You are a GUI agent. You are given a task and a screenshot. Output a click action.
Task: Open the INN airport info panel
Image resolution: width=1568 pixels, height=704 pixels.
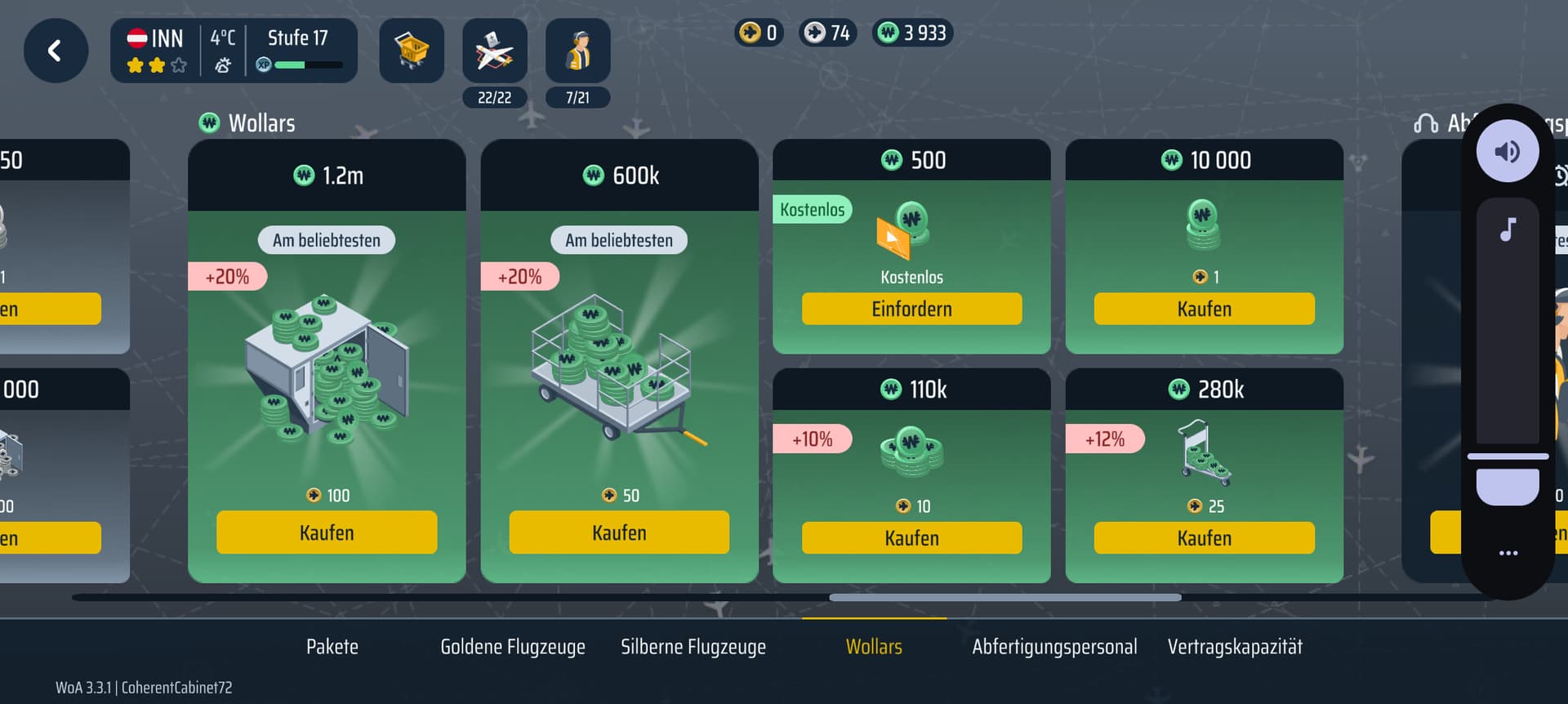coord(234,51)
